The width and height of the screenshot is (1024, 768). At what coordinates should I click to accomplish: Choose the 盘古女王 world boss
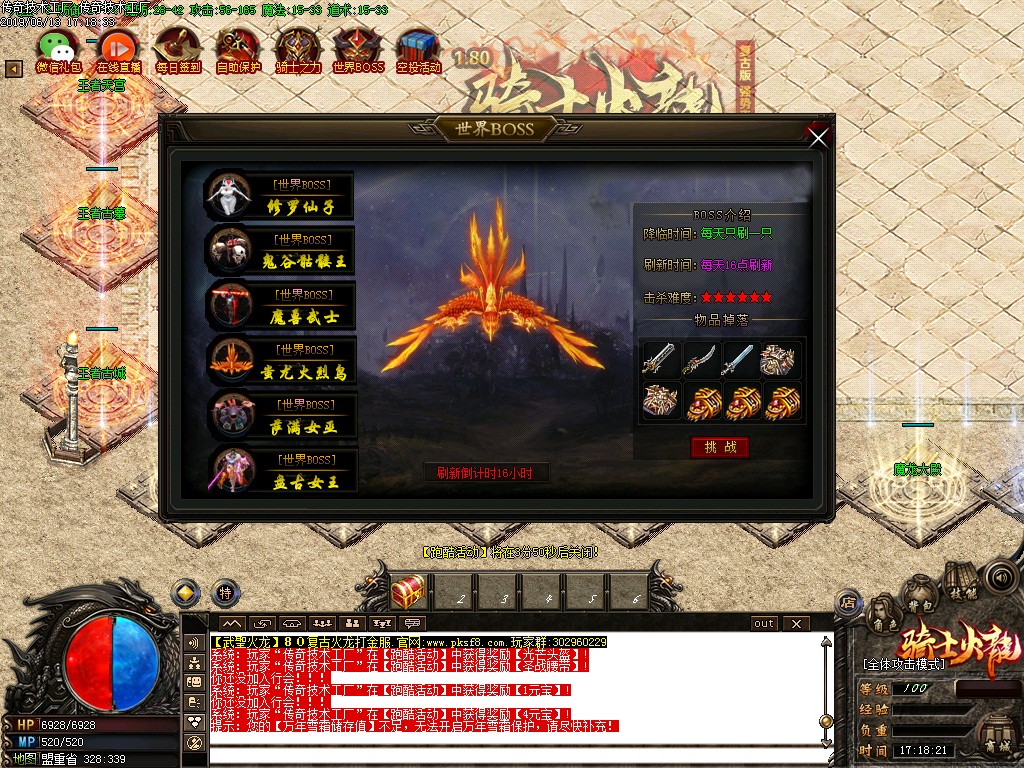281,470
